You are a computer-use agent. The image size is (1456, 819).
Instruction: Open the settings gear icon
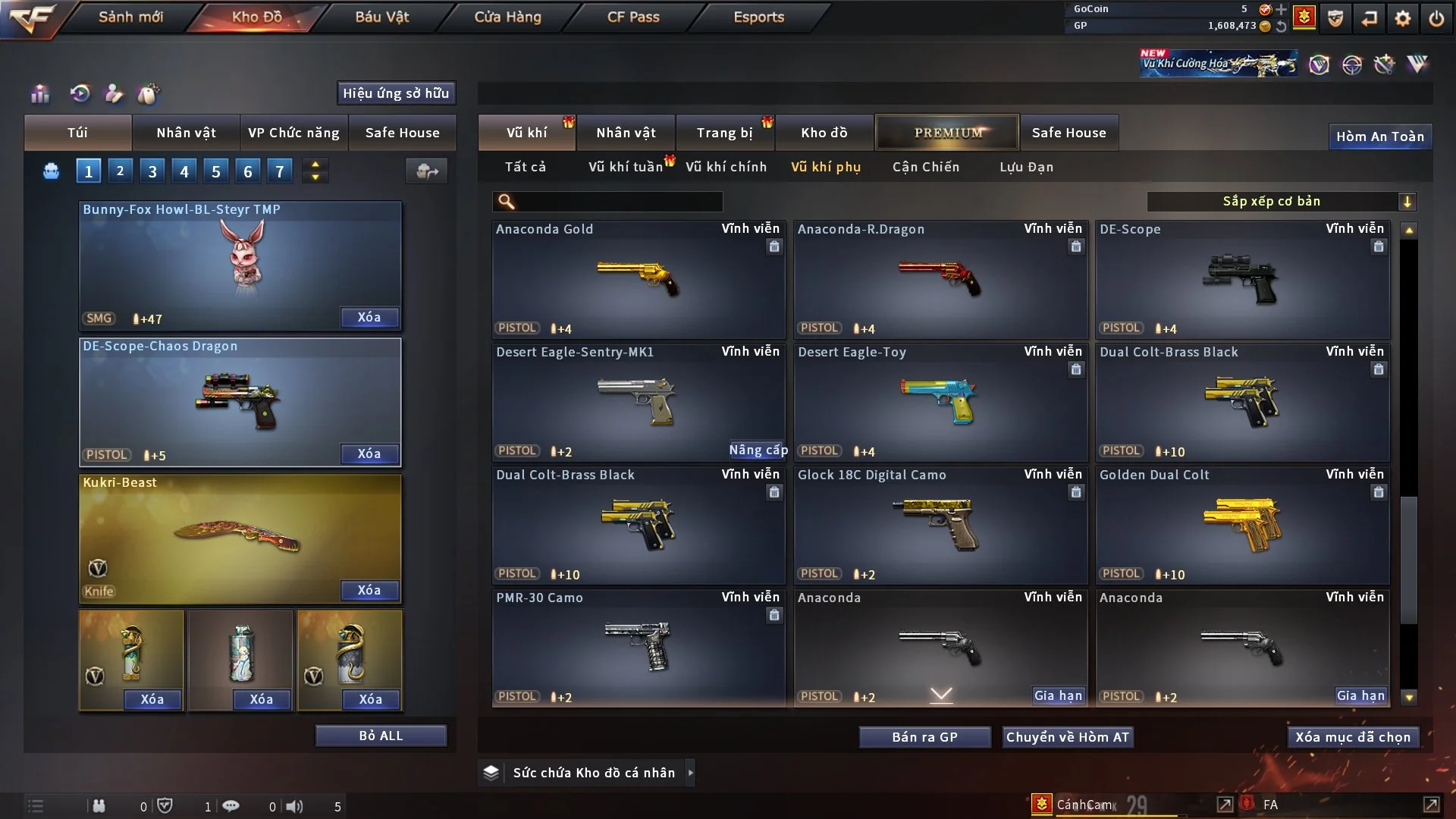click(x=1402, y=18)
